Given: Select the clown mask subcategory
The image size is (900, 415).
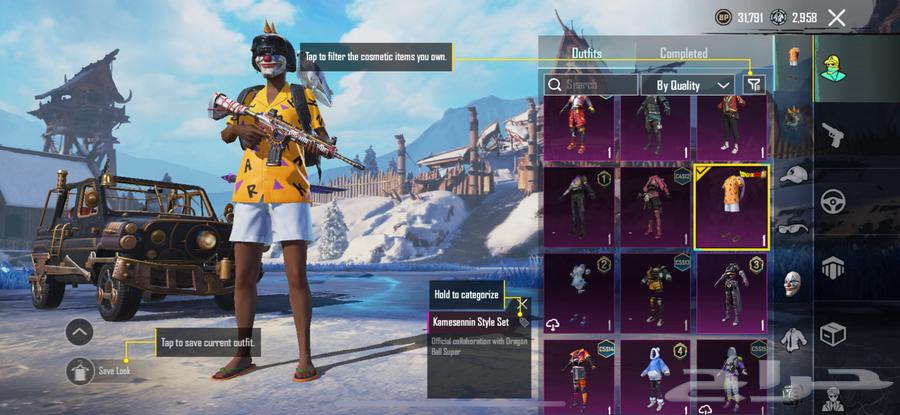Looking at the screenshot, I should point(793,283).
